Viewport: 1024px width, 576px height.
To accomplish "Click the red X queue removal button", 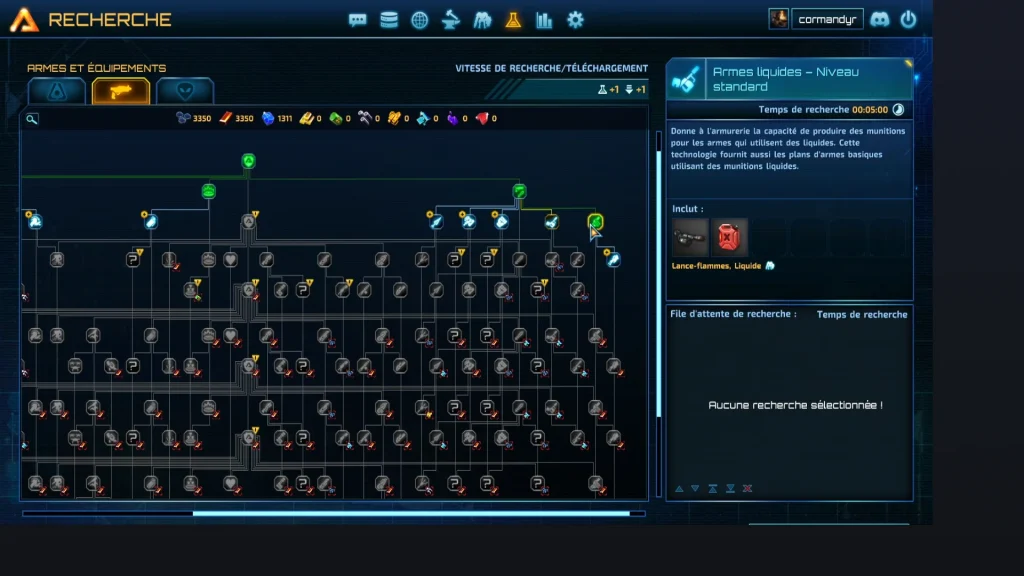I will point(748,488).
